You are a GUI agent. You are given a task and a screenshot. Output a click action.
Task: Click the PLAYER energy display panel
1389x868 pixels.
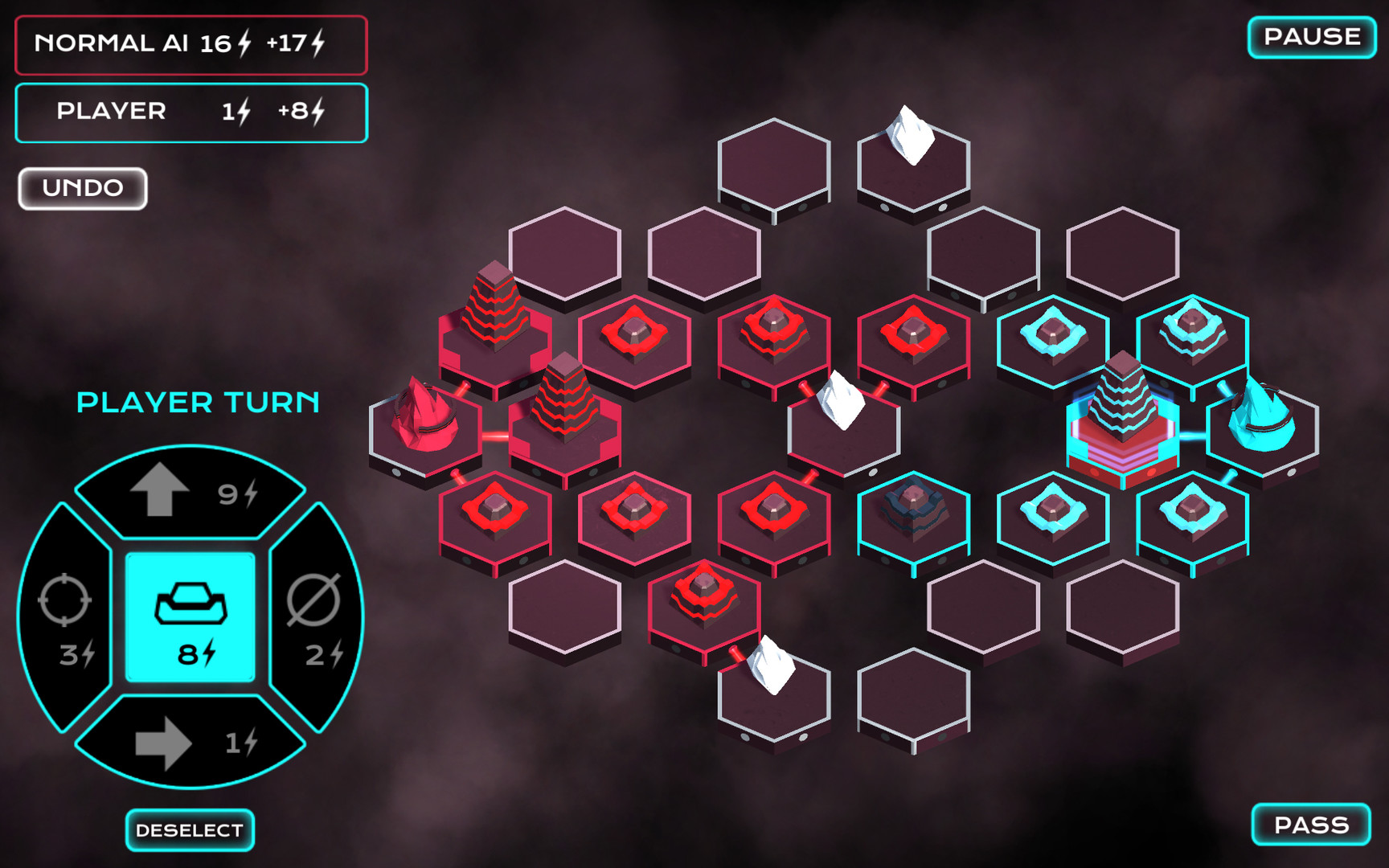[x=189, y=112]
